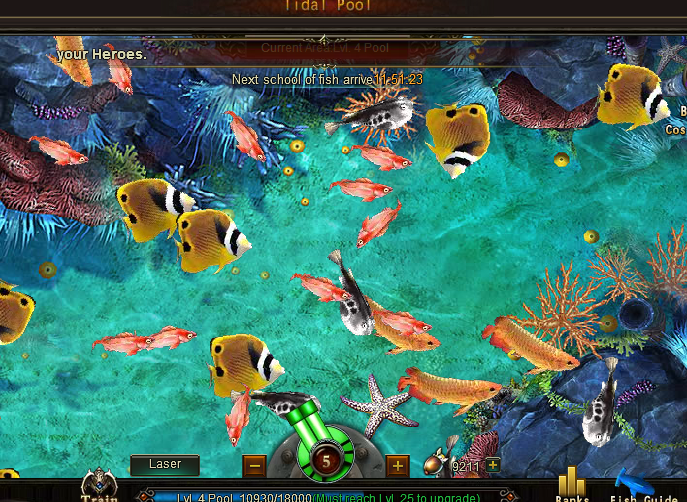Screen dimensions: 687x502
Task: Activate the Laser button
Action: tap(165, 465)
